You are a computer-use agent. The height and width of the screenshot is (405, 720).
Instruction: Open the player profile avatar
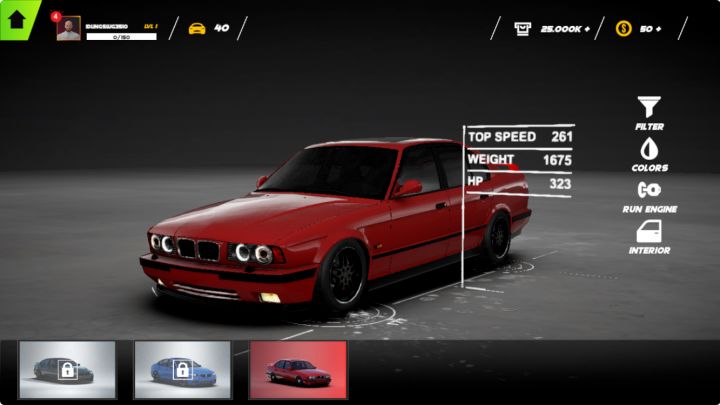[68, 29]
